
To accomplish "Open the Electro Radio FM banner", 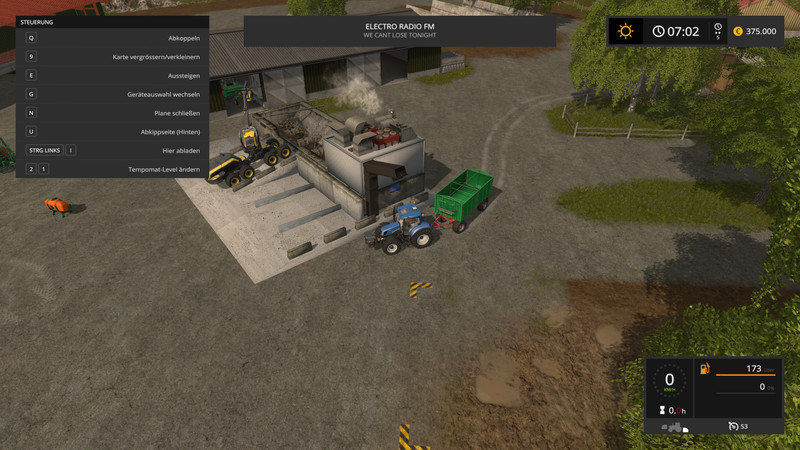I will tap(400, 30).
